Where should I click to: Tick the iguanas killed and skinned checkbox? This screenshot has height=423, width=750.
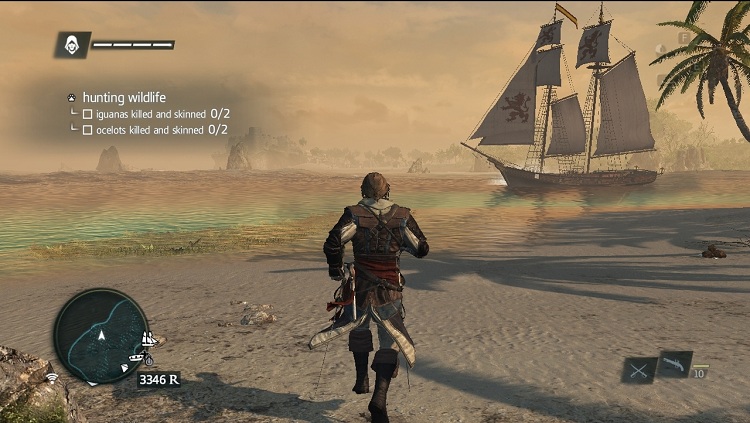pyautogui.click(x=87, y=114)
